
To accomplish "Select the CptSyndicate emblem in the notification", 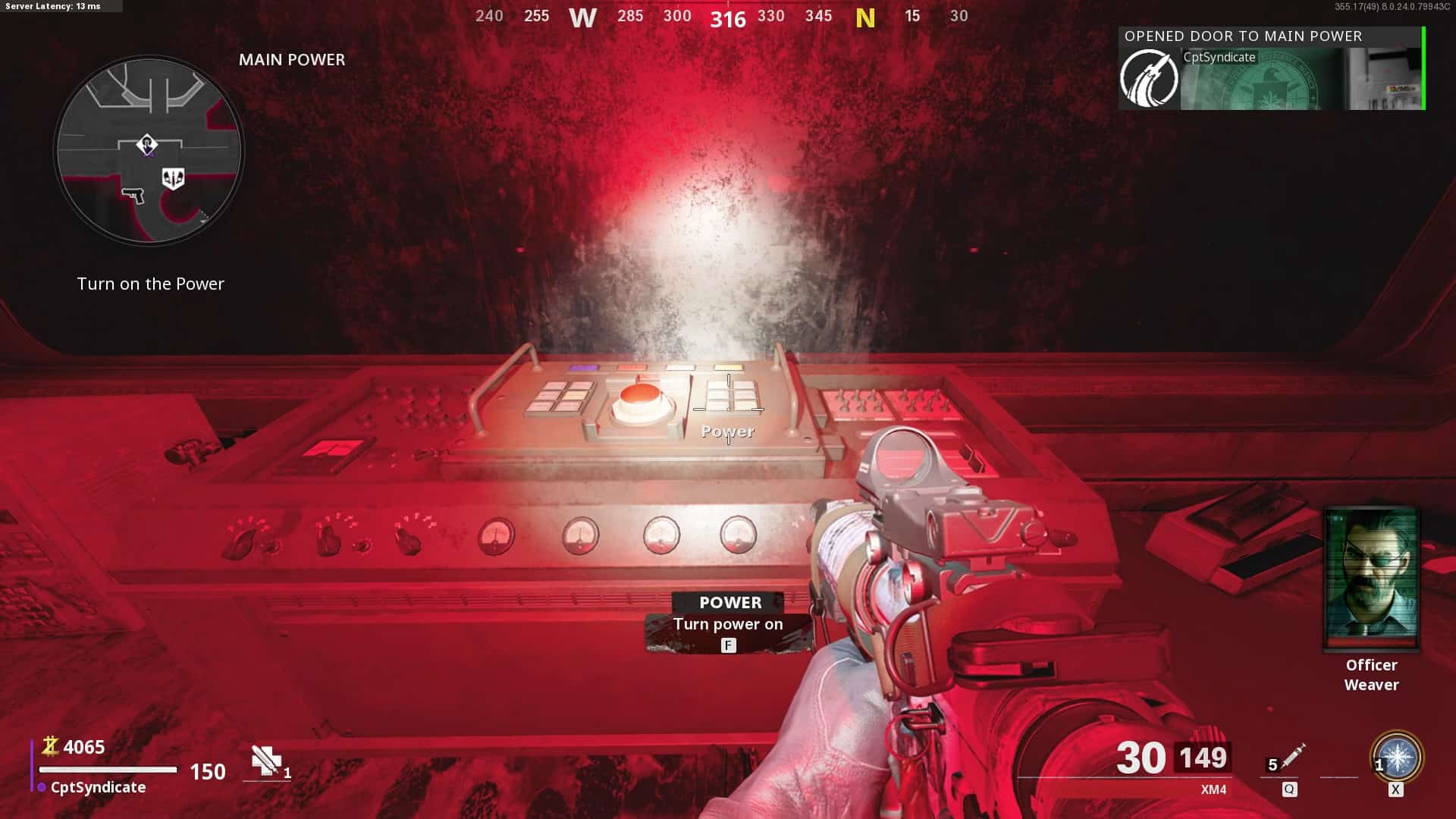I will coord(1149,78).
